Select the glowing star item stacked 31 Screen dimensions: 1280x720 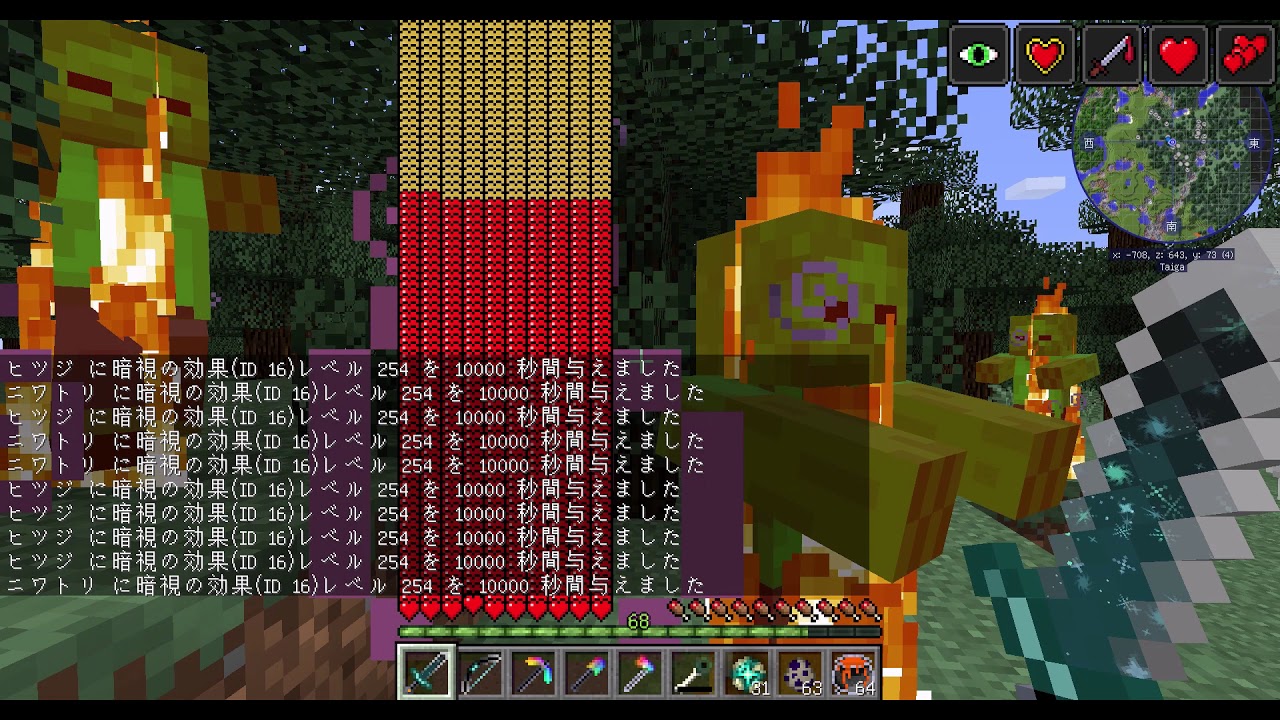tap(745, 675)
